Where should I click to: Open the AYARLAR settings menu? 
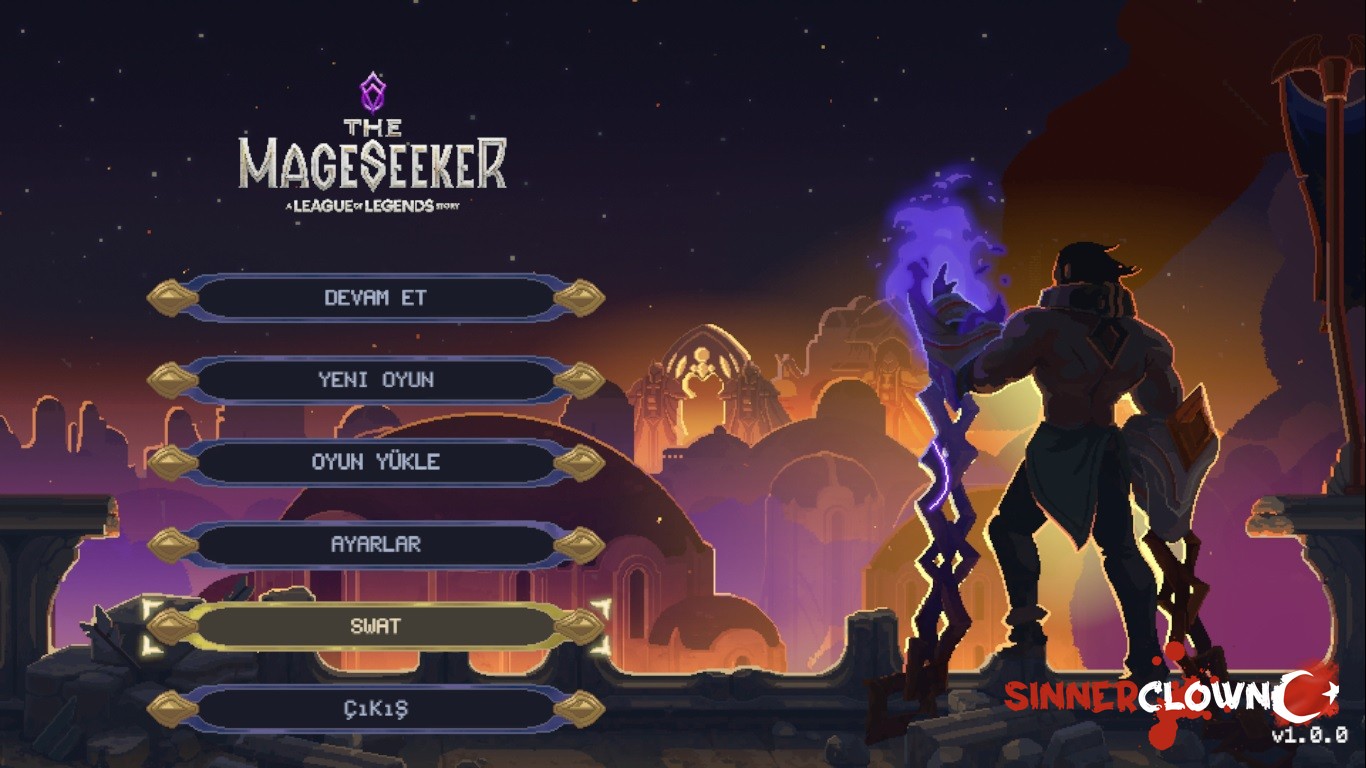click(x=375, y=545)
